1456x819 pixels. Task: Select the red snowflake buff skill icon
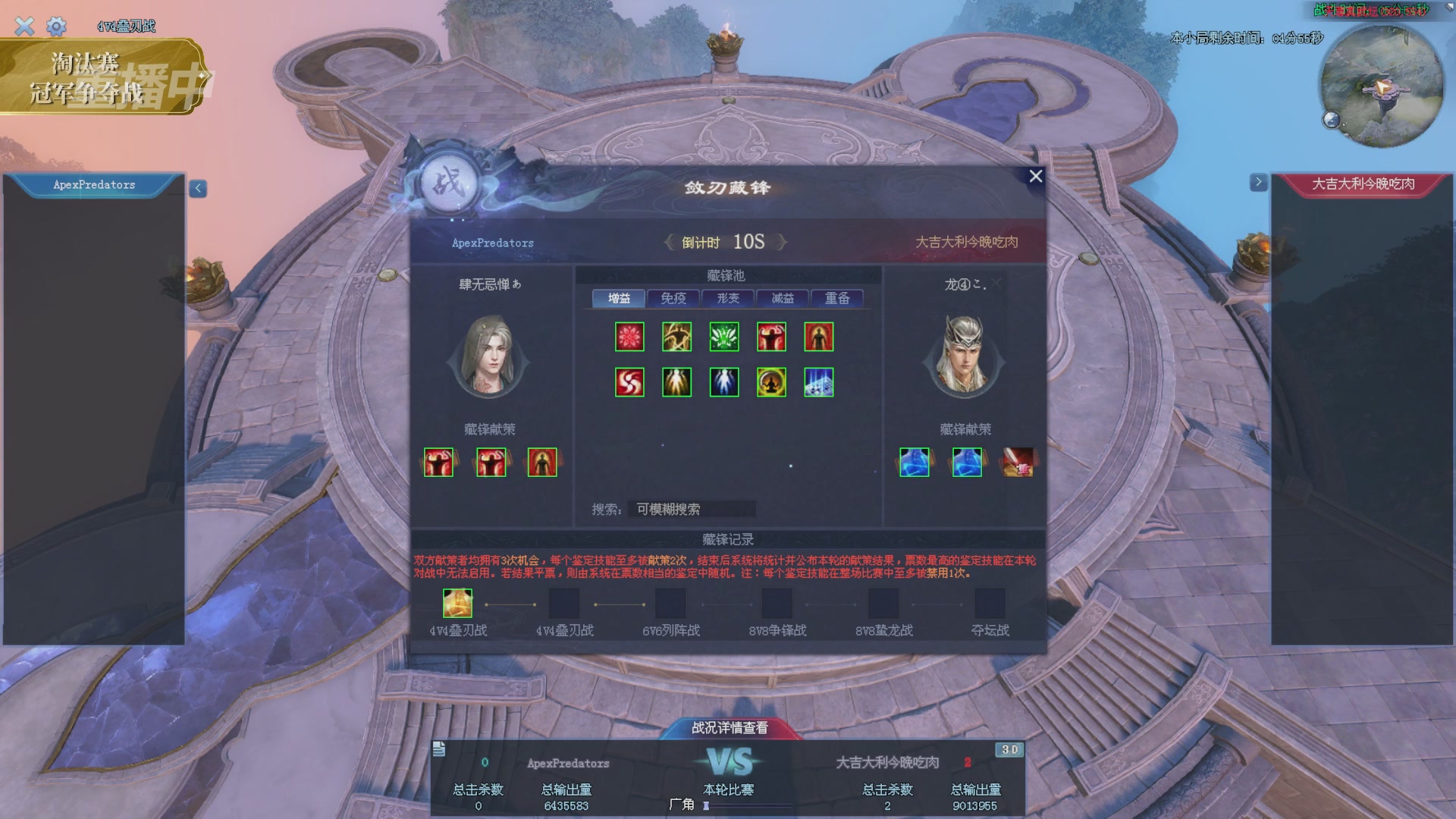(x=629, y=337)
